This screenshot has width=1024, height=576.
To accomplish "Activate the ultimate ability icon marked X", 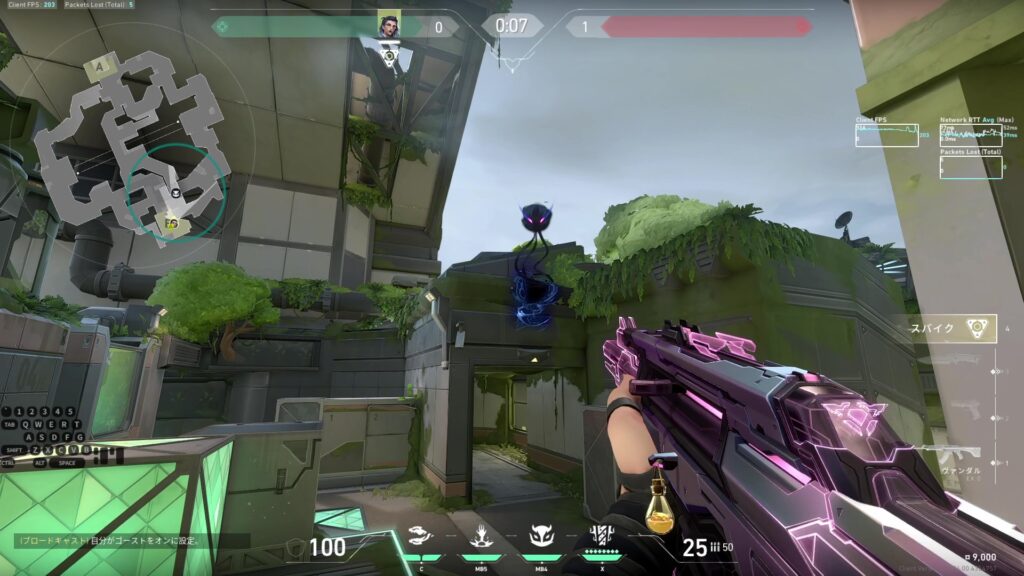I will tap(601, 537).
